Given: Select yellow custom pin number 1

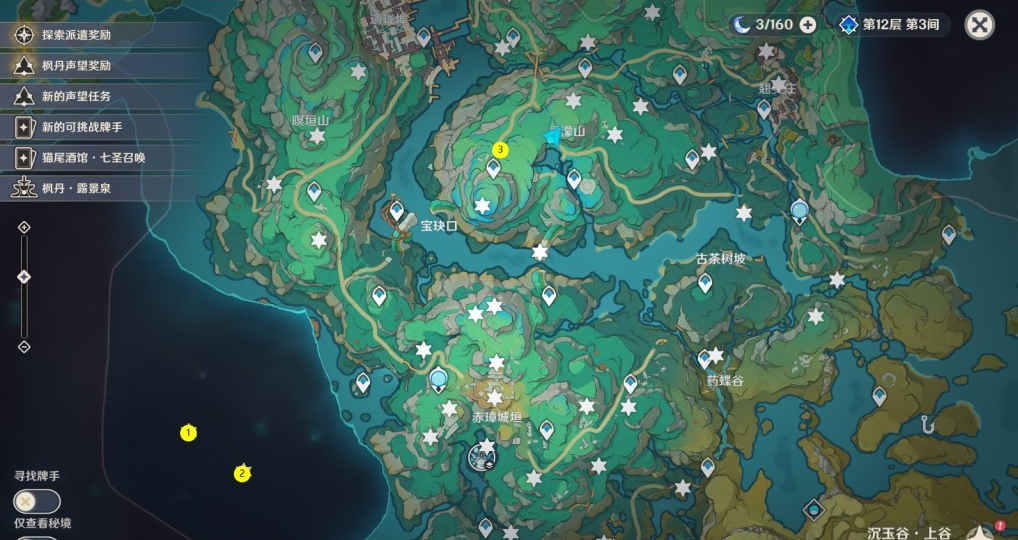Looking at the screenshot, I should pos(187,433).
